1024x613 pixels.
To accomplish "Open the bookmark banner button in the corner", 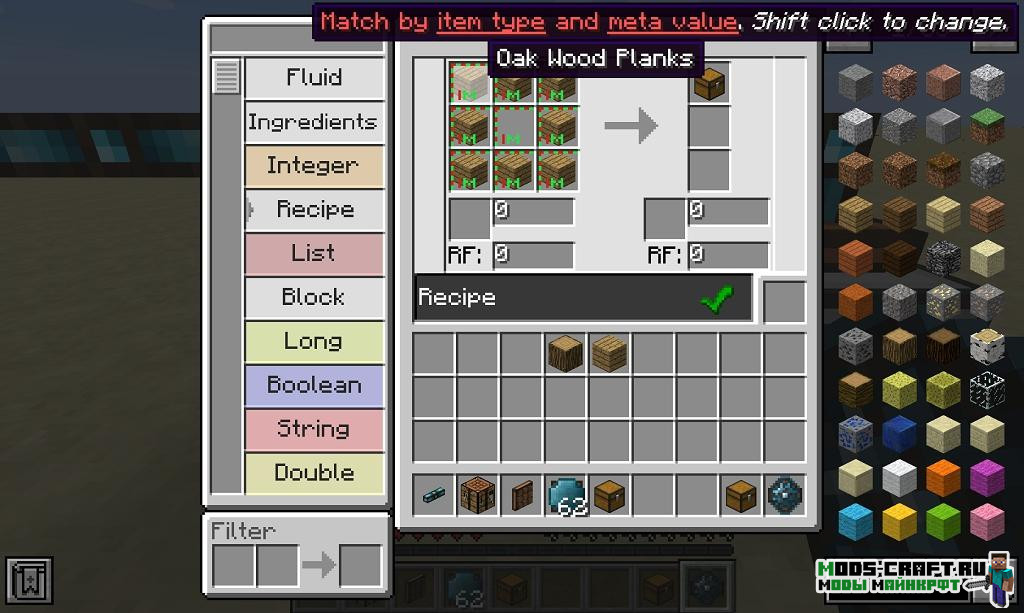I will tap(28, 580).
